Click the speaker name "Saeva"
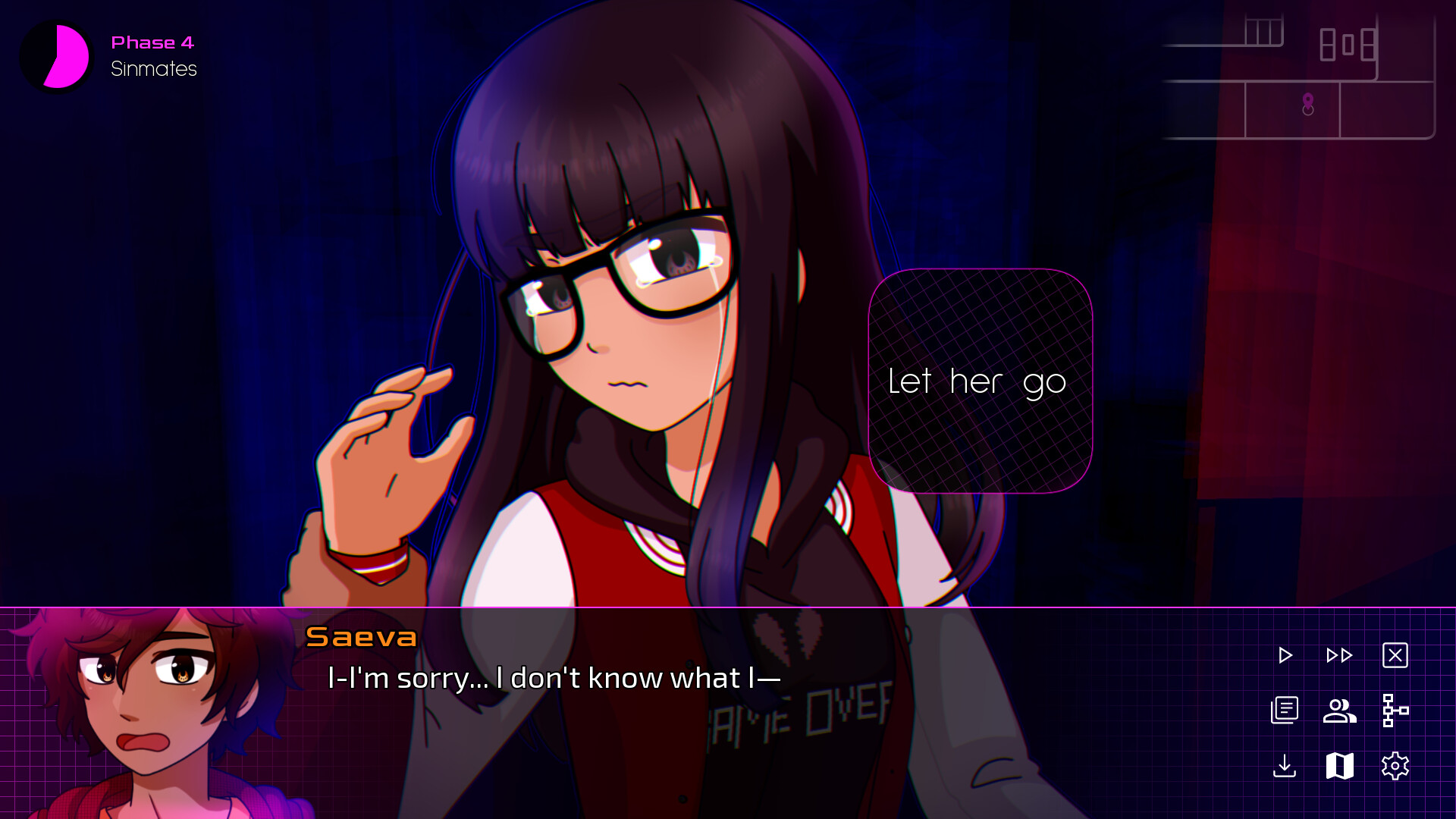 click(361, 638)
